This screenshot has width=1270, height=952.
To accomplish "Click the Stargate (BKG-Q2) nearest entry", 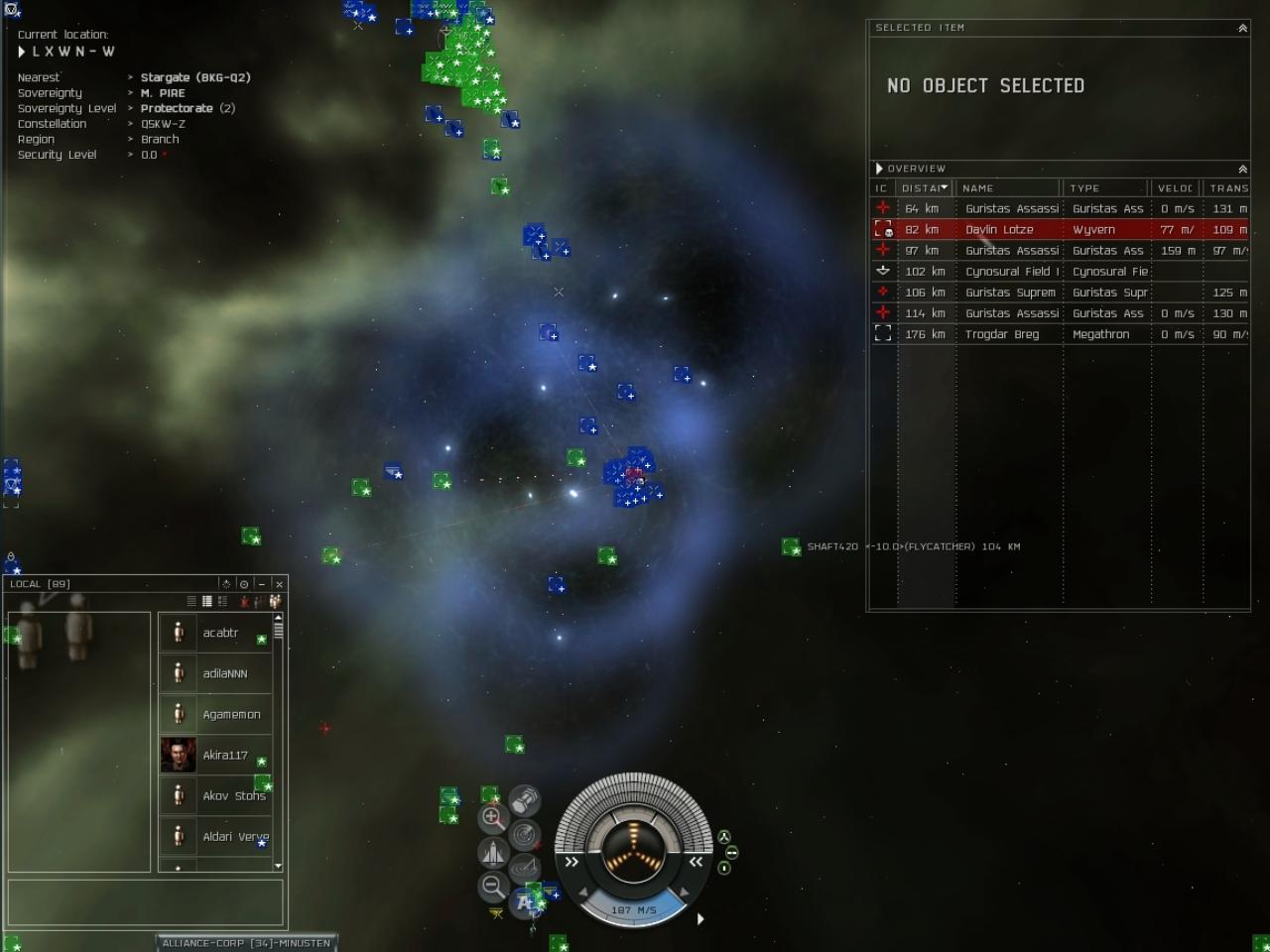I will coord(194,77).
